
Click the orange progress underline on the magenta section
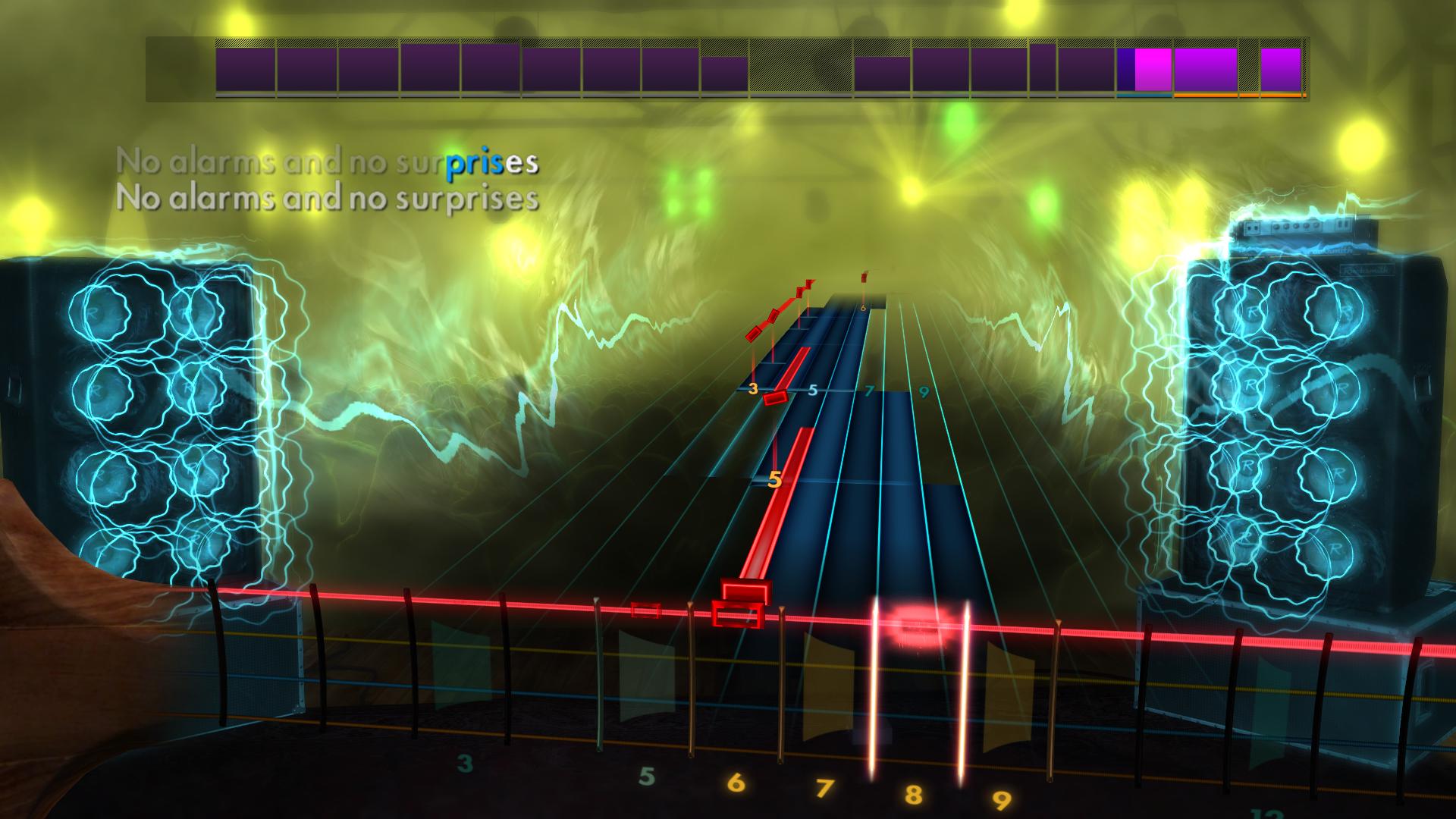1204,96
